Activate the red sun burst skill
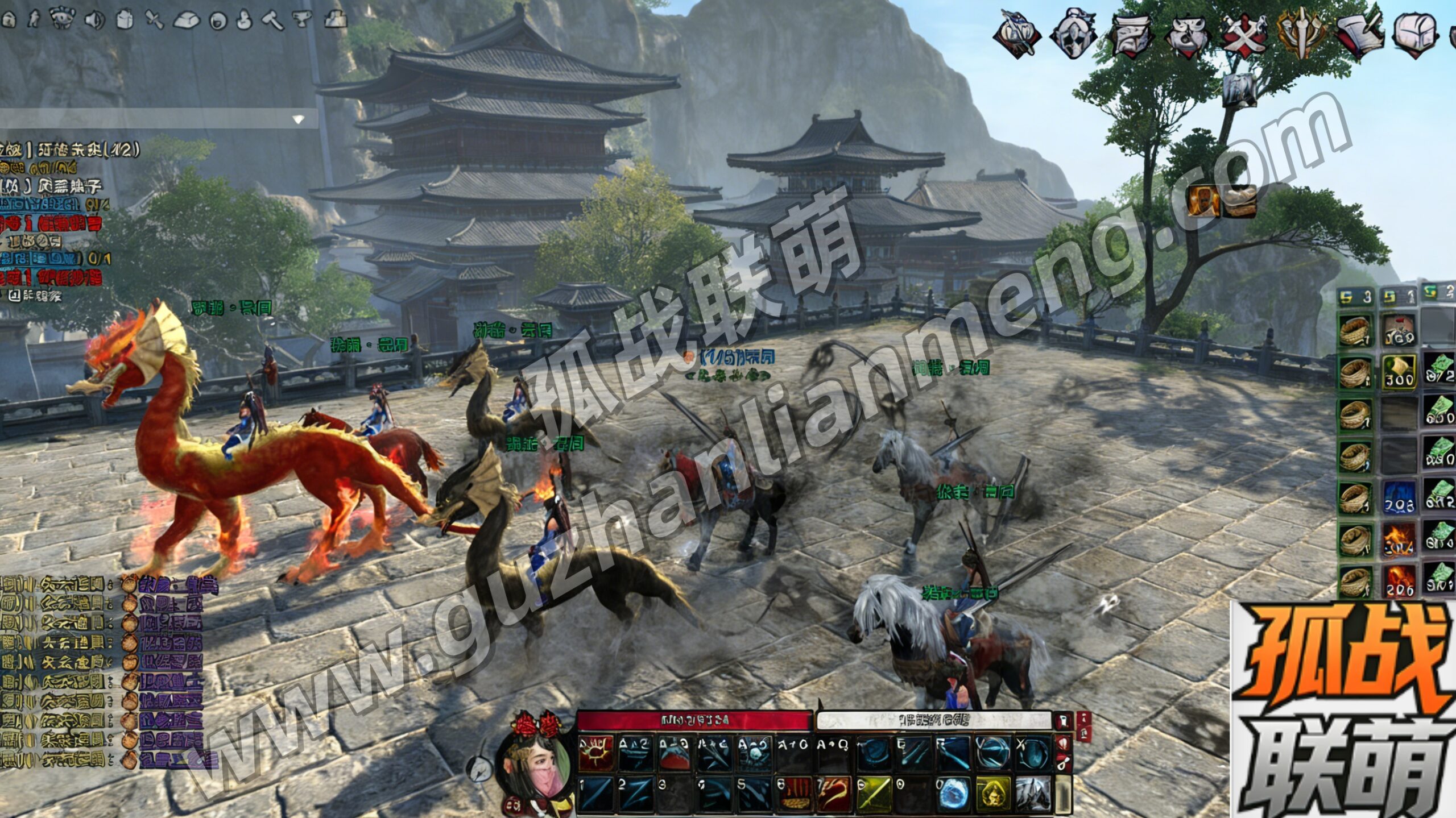This screenshot has width=1456, height=818. (x=596, y=753)
